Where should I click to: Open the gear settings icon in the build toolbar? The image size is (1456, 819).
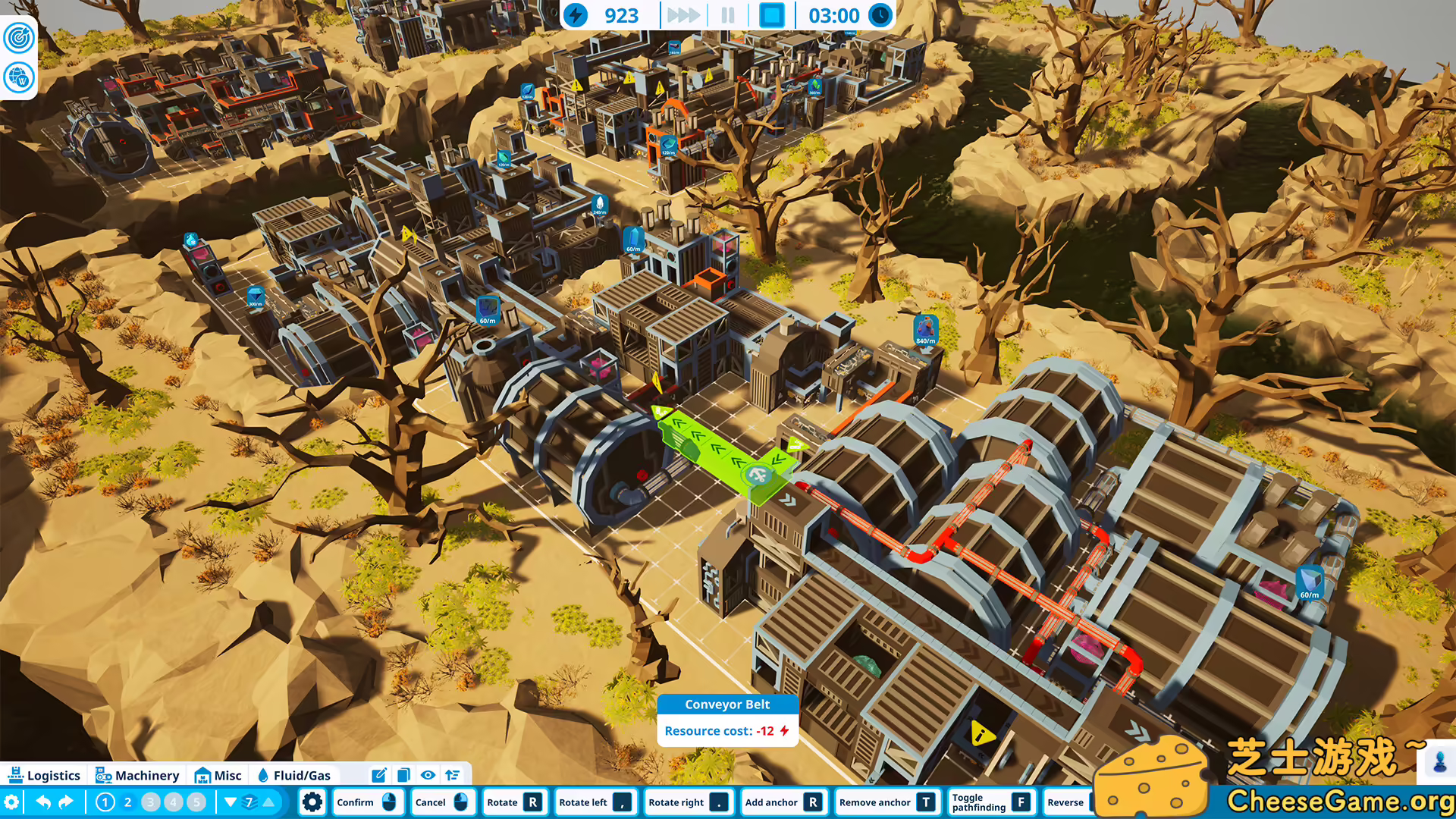(312, 802)
